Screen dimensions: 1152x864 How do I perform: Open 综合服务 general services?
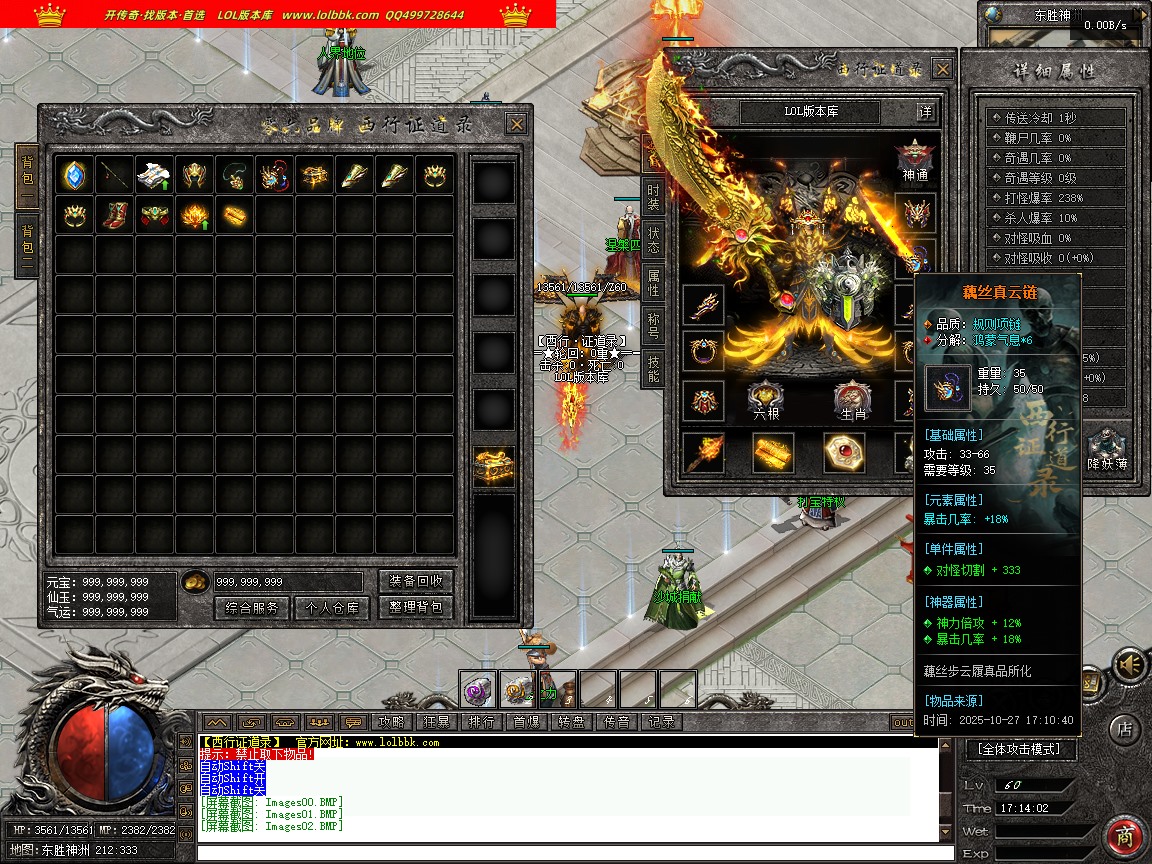pos(252,607)
